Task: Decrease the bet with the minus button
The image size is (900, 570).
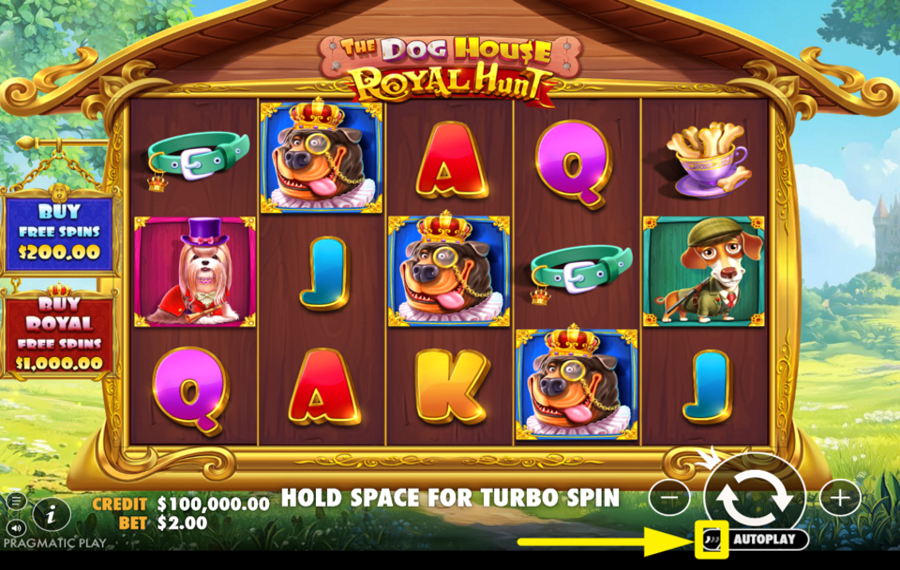Action: (675, 497)
